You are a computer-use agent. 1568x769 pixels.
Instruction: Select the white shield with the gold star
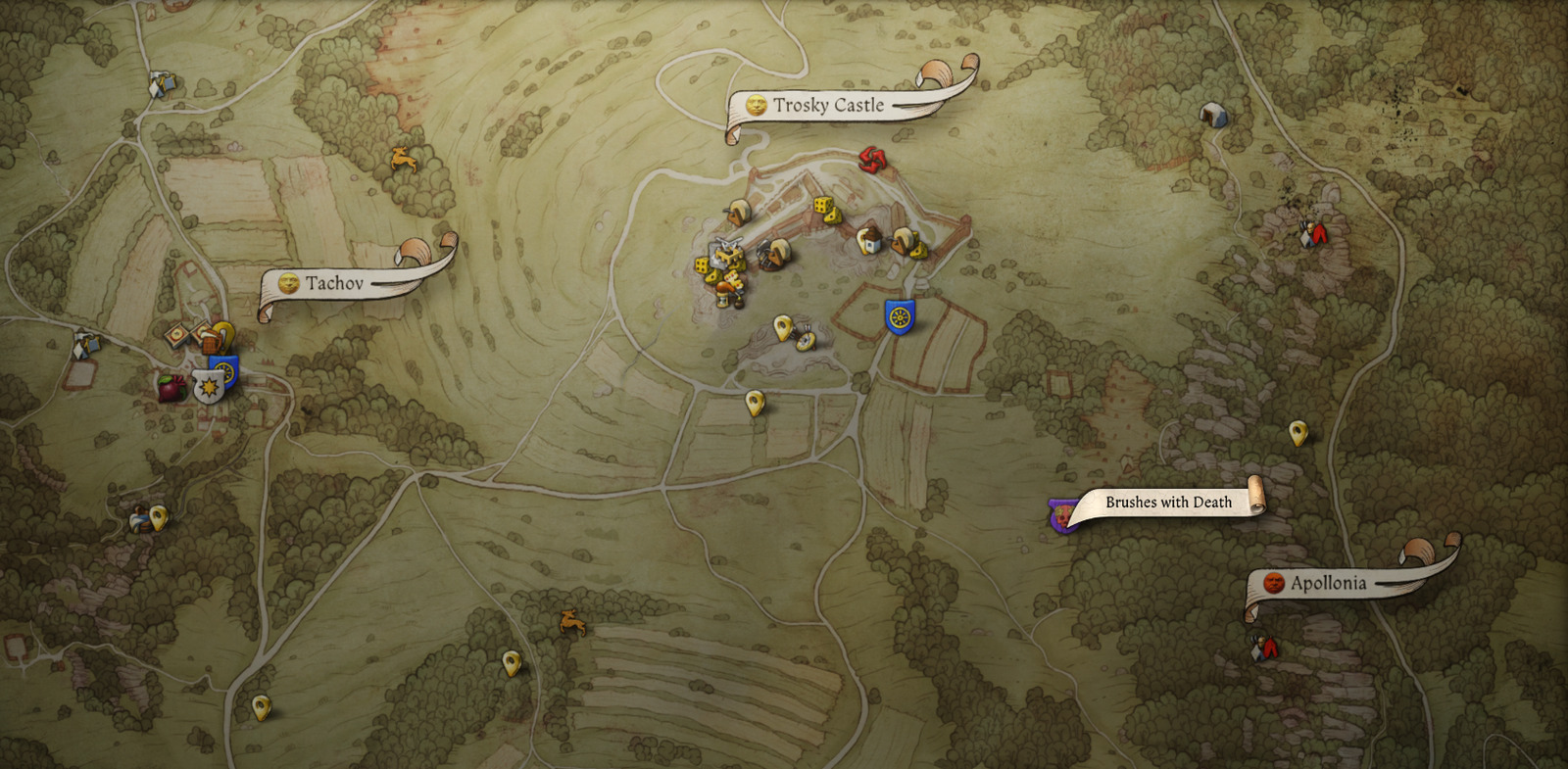pos(208,388)
